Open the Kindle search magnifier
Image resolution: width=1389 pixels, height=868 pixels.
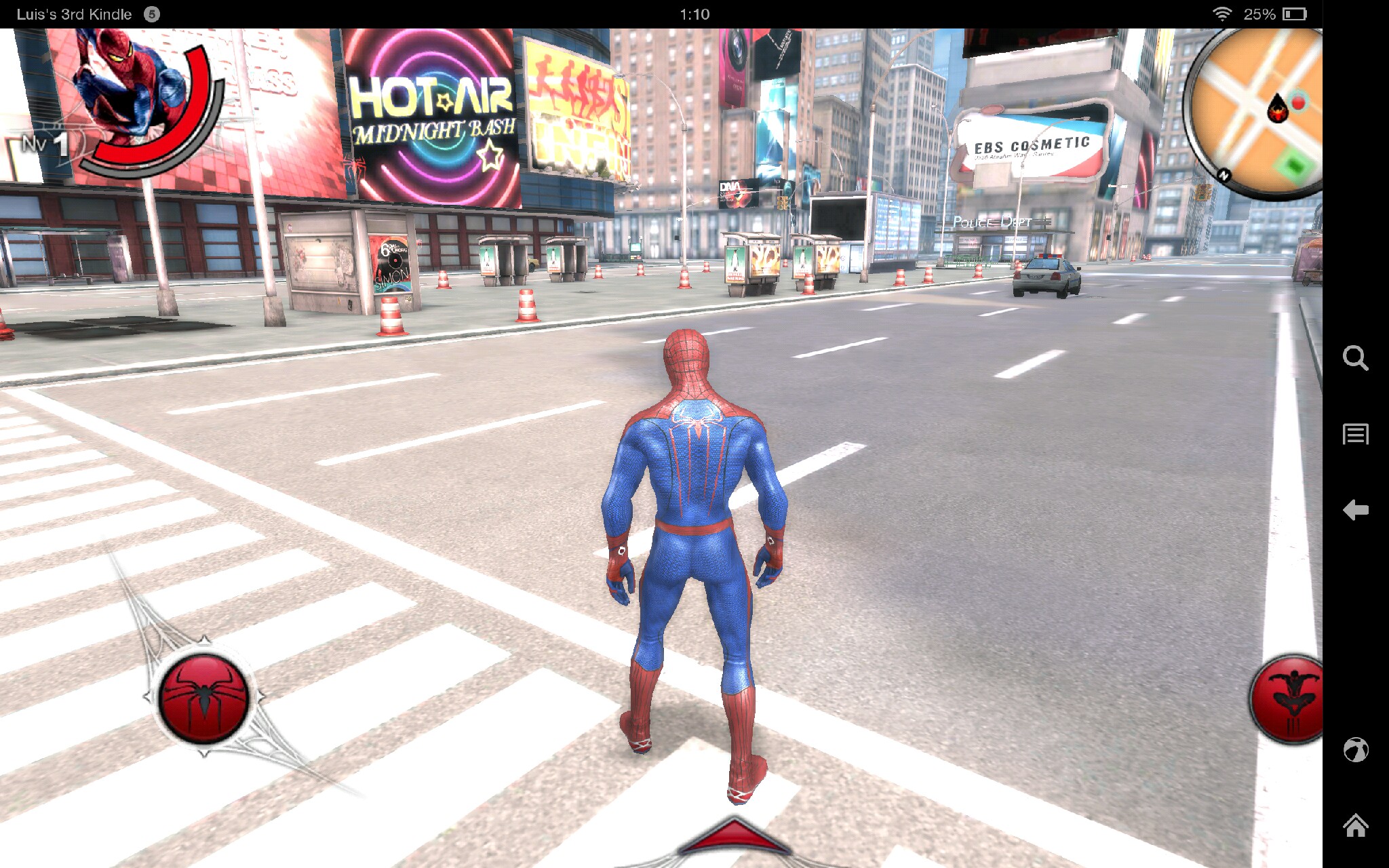pyautogui.click(x=1355, y=357)
